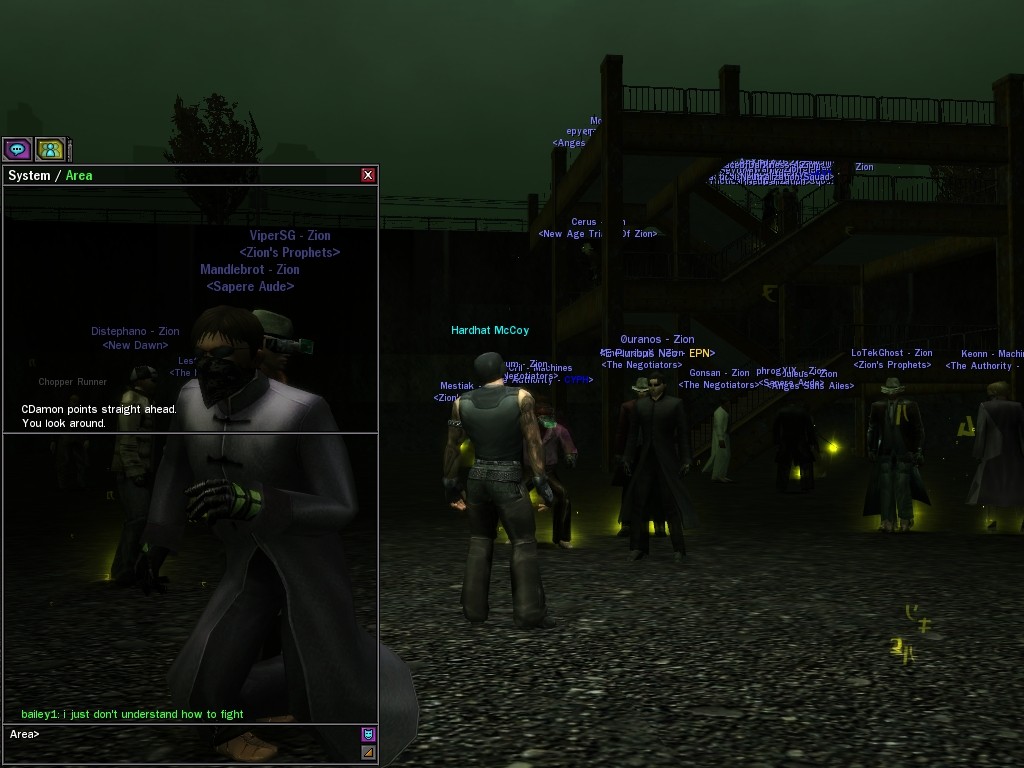Open the yellow team members icon
Image resolution: width=1024 pixels, height=768 pixels.
[50, 150]
